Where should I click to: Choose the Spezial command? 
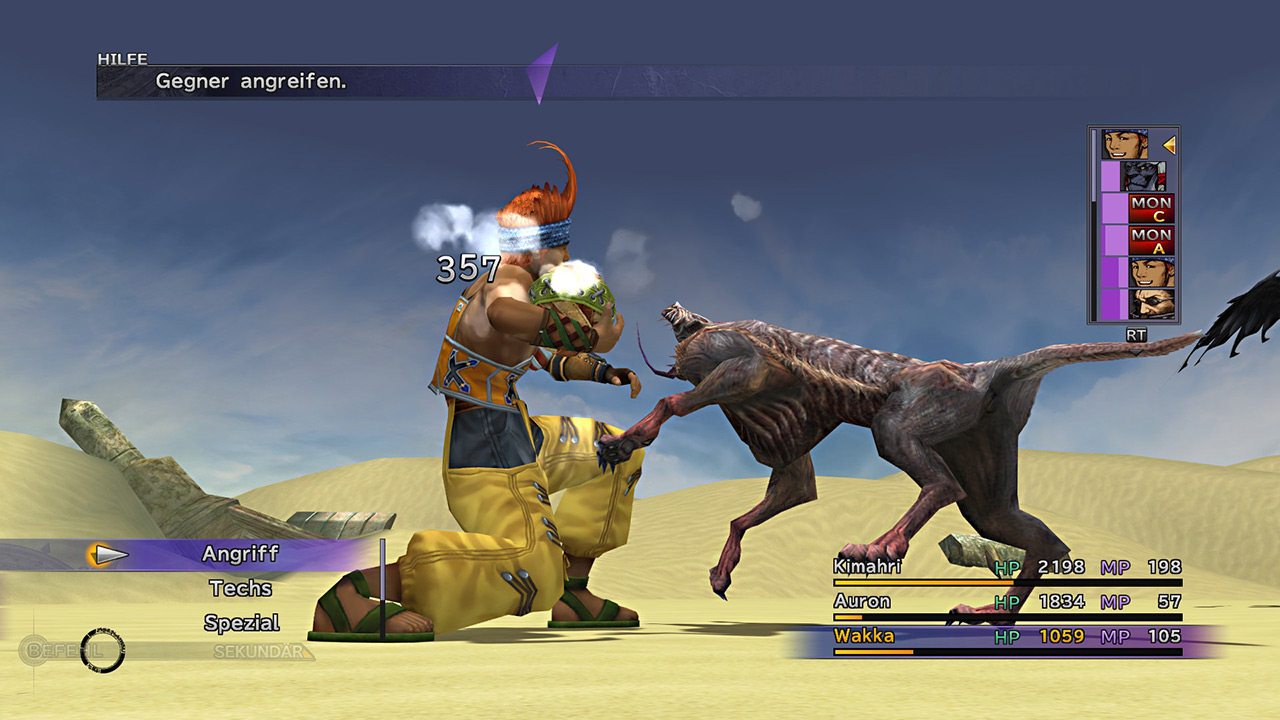pos(241,622)
